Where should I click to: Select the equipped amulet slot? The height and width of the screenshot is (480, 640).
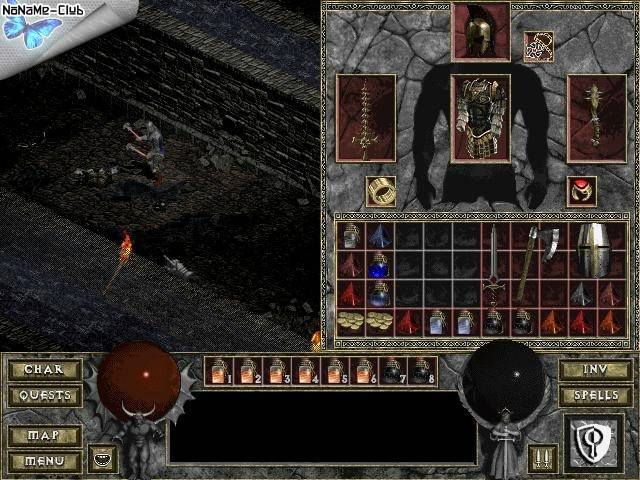point(538,46)
